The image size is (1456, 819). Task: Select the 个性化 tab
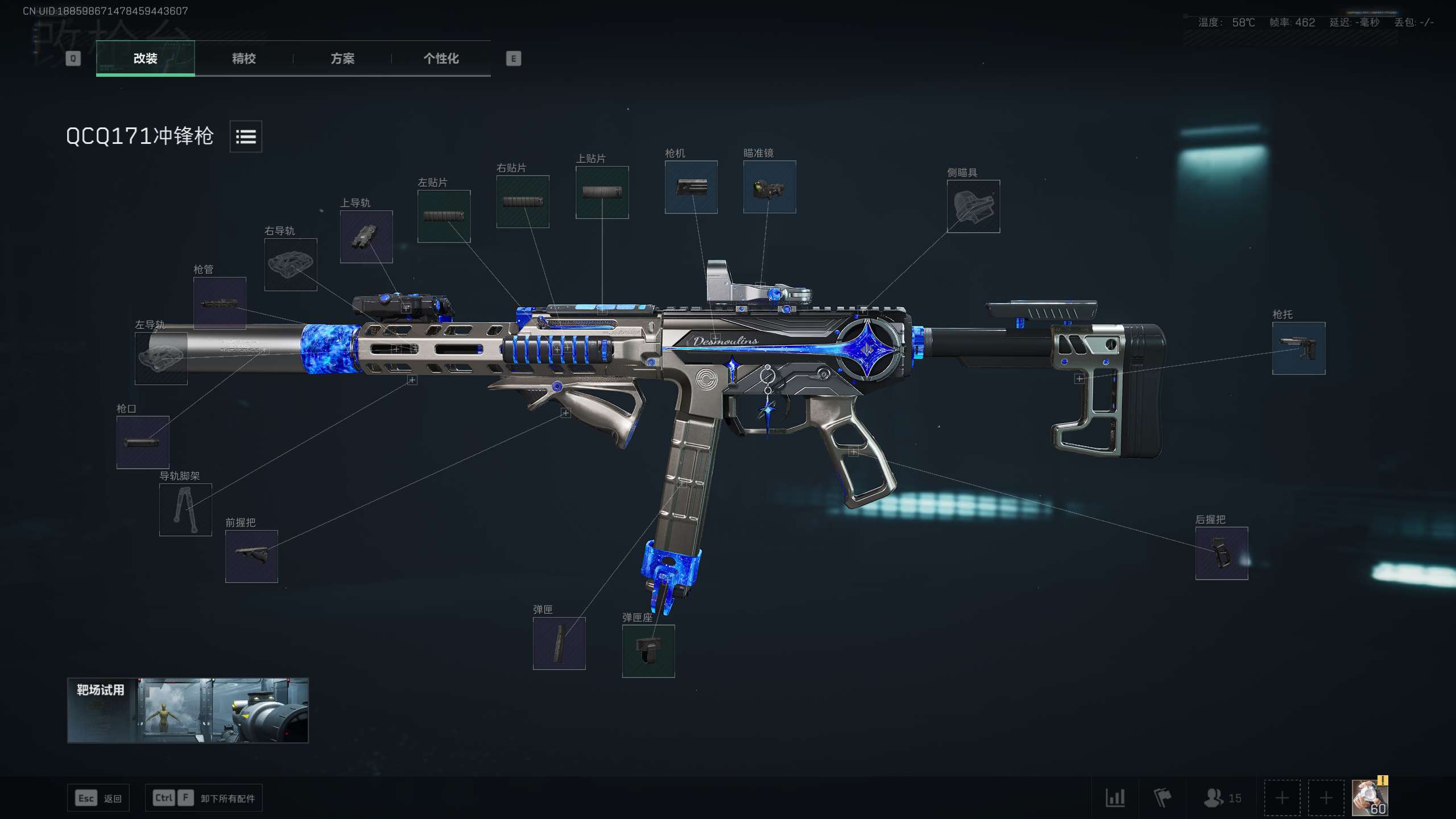point(441,59)
